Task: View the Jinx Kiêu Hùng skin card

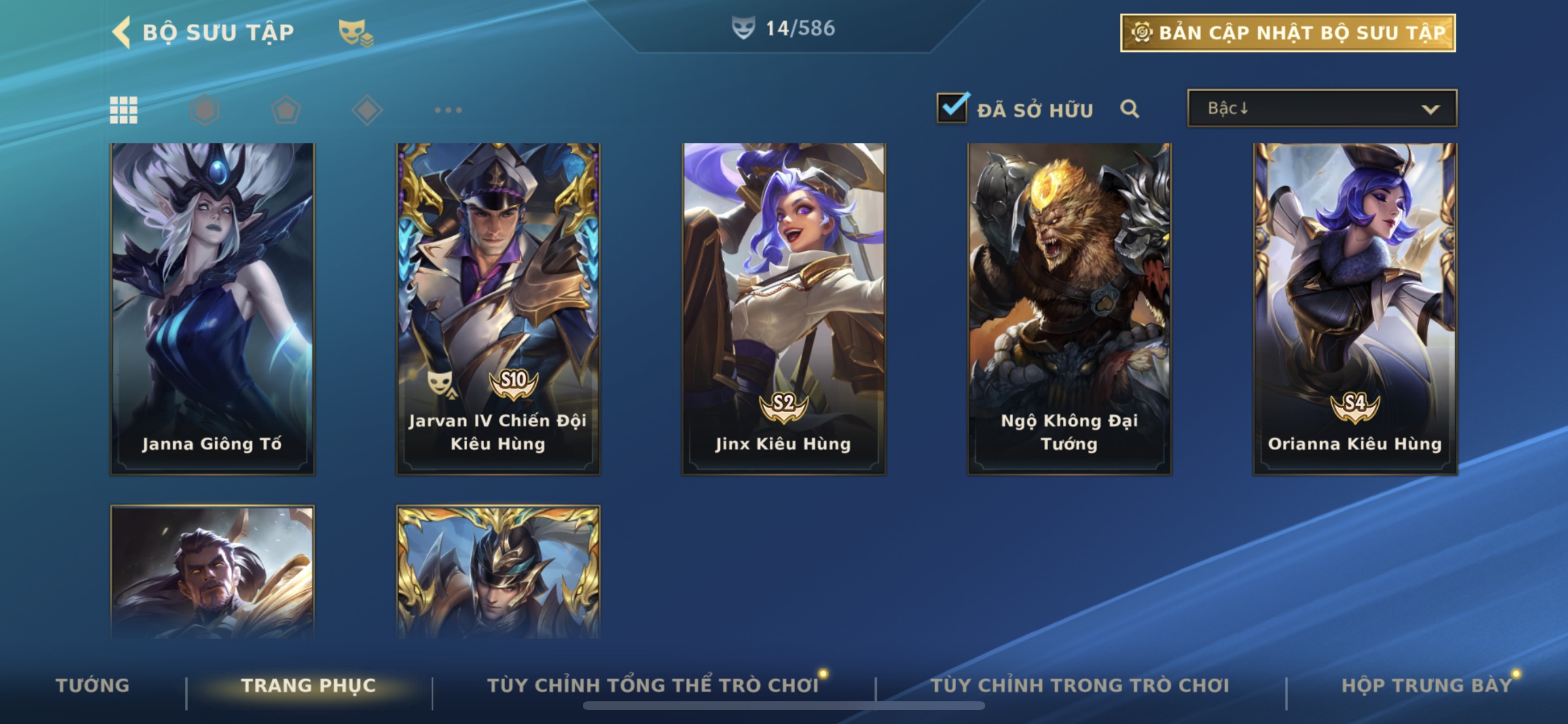Action: [x=783, y=308]
